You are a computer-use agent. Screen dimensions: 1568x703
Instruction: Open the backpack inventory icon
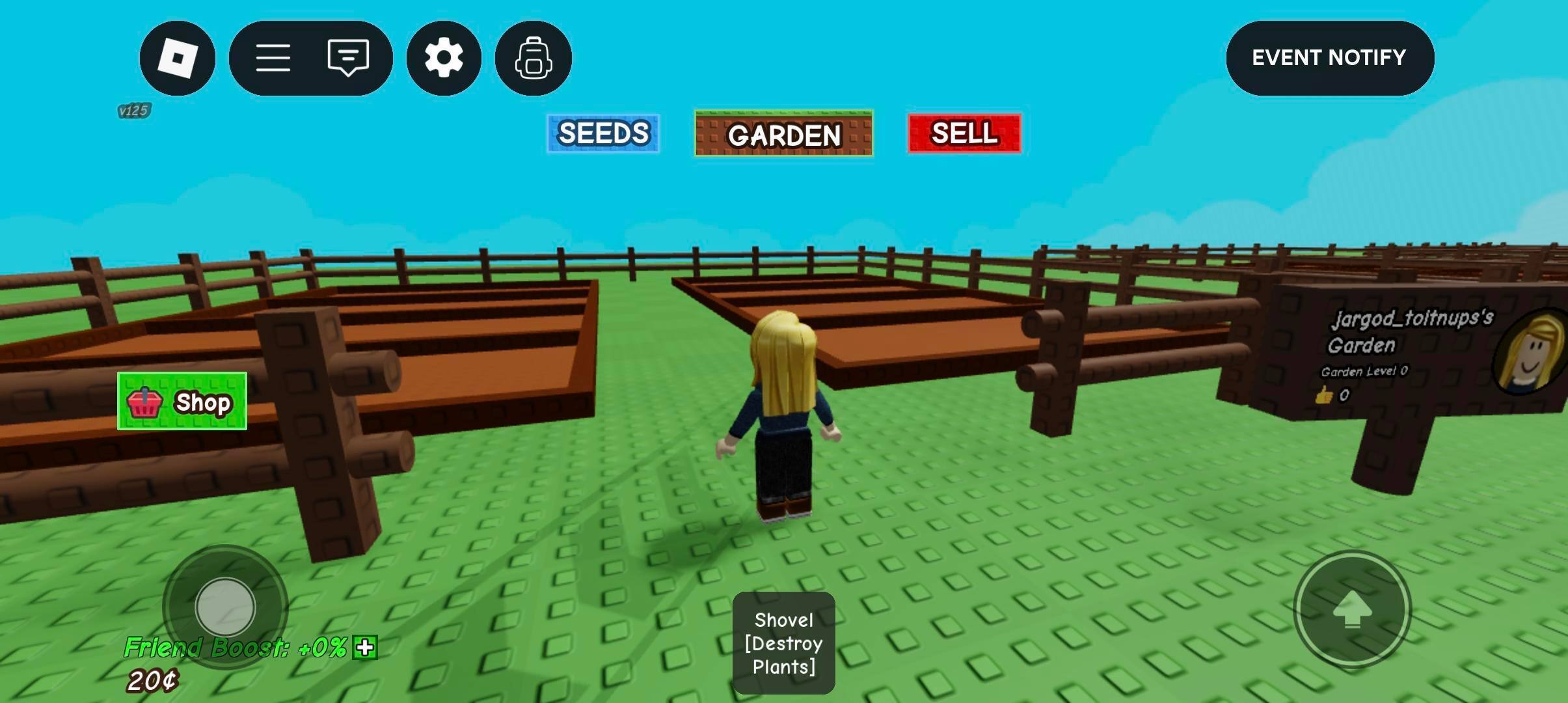tap(533, 58)
